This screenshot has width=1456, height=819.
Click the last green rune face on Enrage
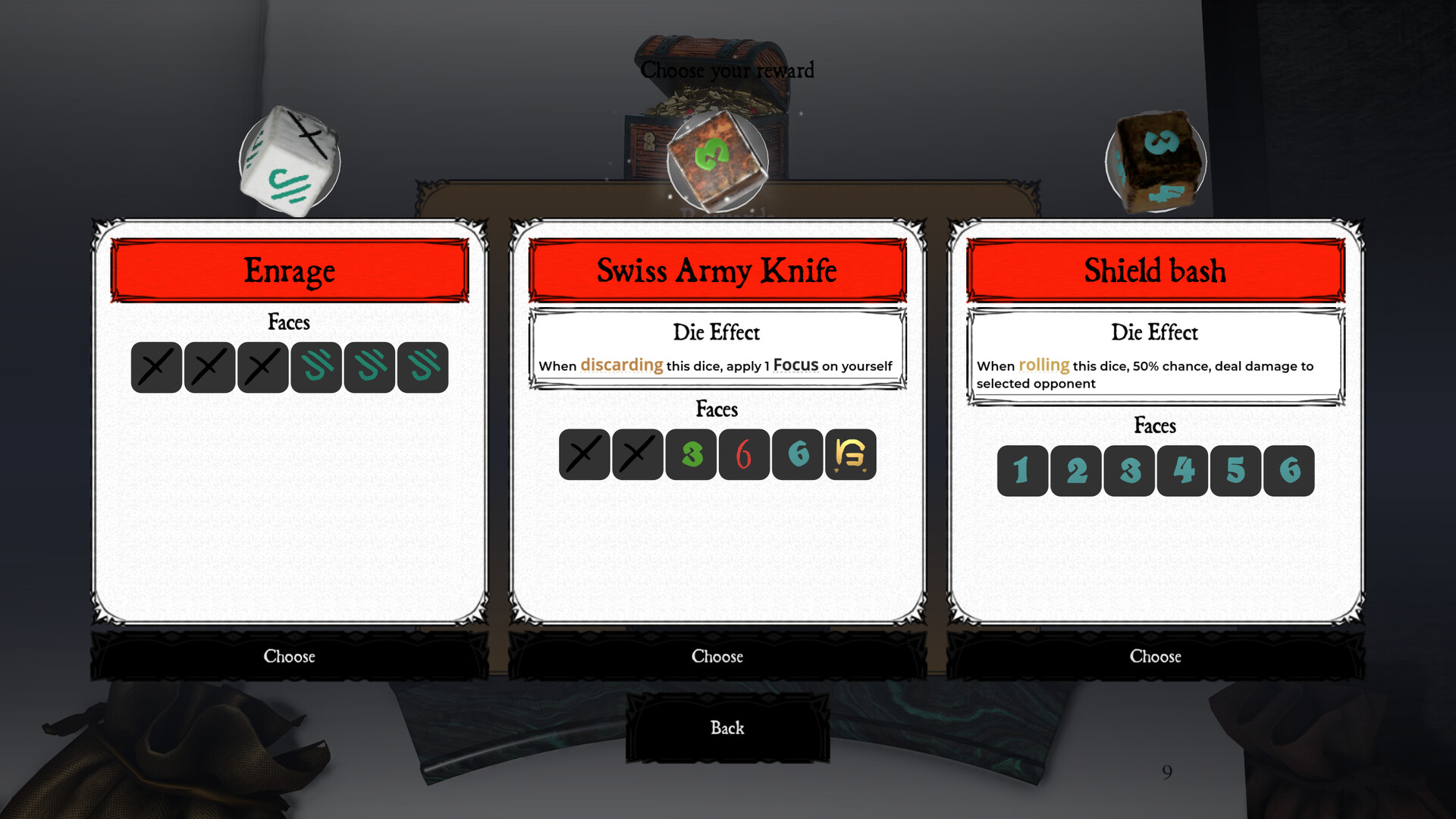(x=422, y=367)
